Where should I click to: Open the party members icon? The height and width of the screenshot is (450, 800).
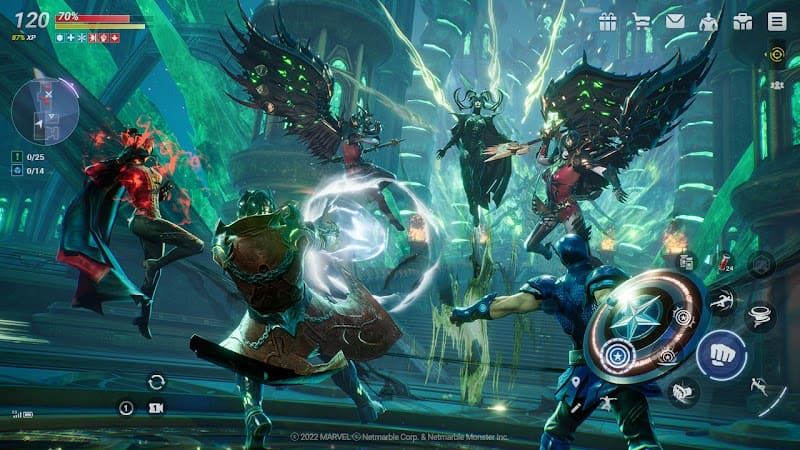pos(776,85)
